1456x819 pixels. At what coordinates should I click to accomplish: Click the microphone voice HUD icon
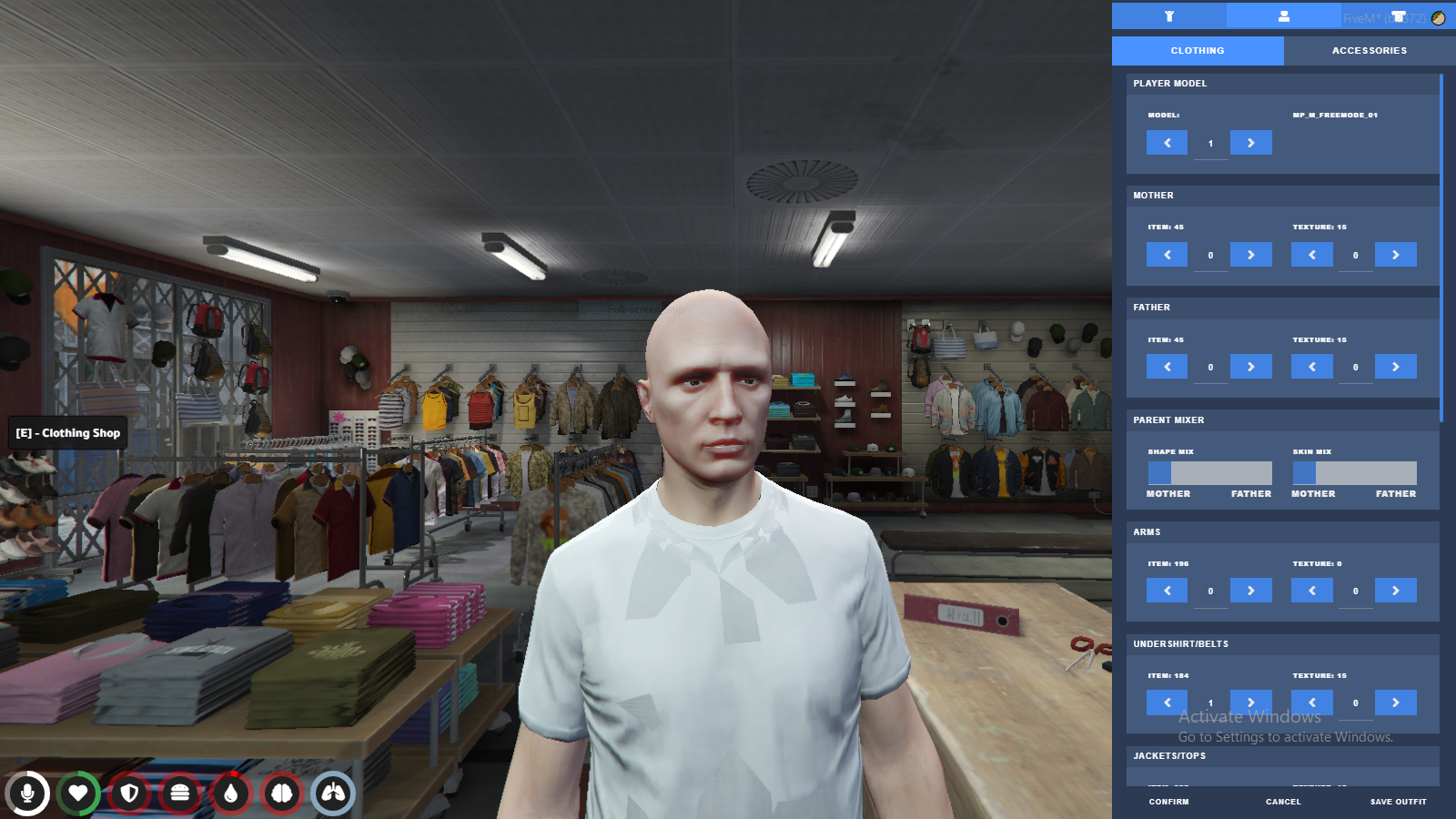coord(28,794)
